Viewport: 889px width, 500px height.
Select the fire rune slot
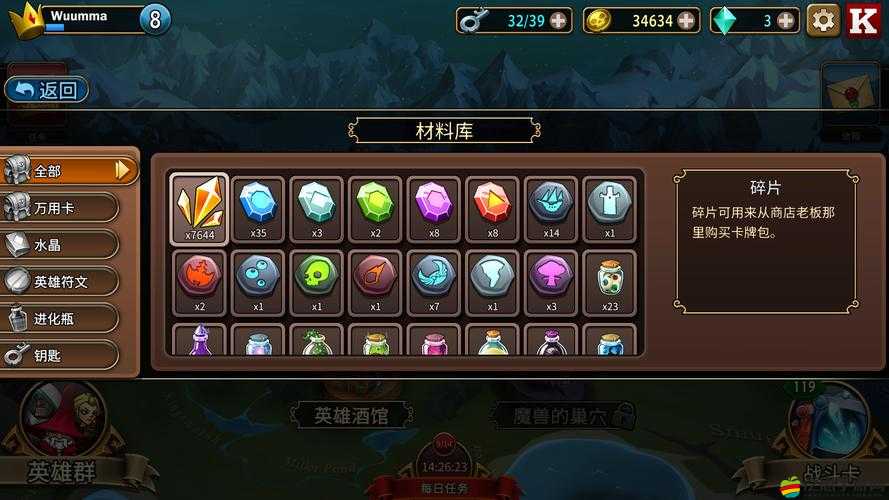pyautogui.click(x=200, y=281)
